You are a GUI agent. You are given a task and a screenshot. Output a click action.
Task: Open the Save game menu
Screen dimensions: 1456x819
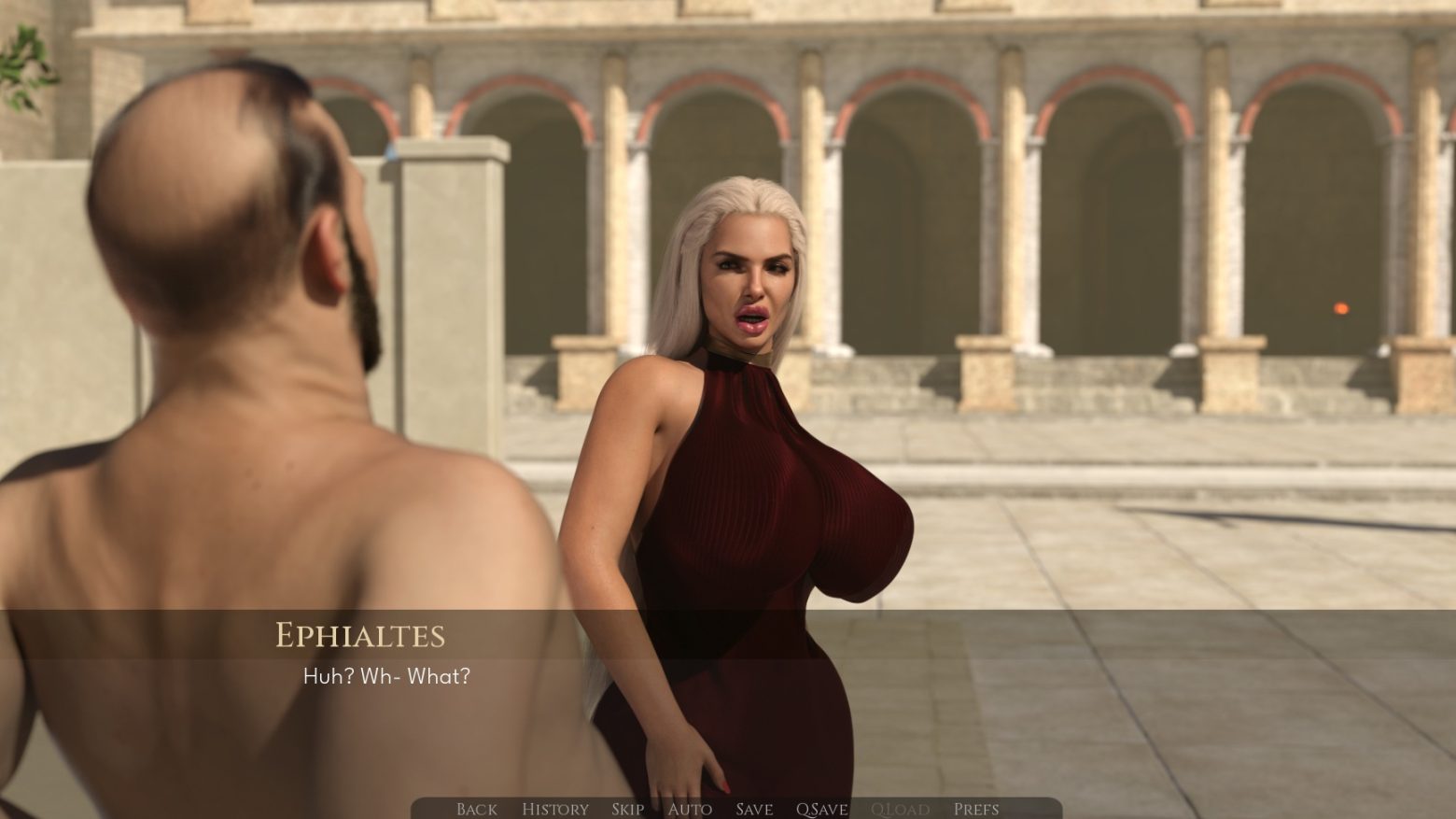click(753, 809)
